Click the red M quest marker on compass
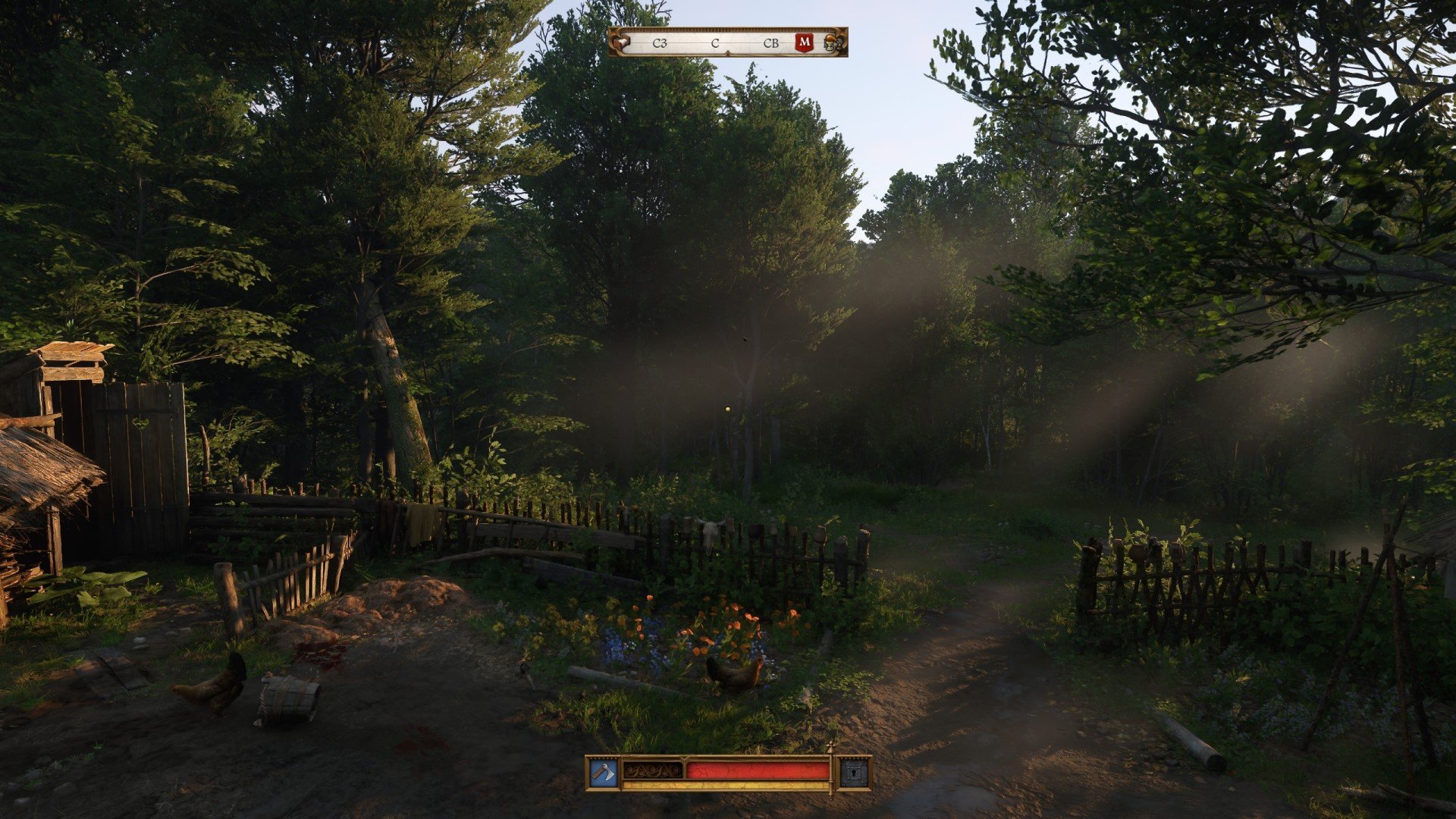 (805, 42)
